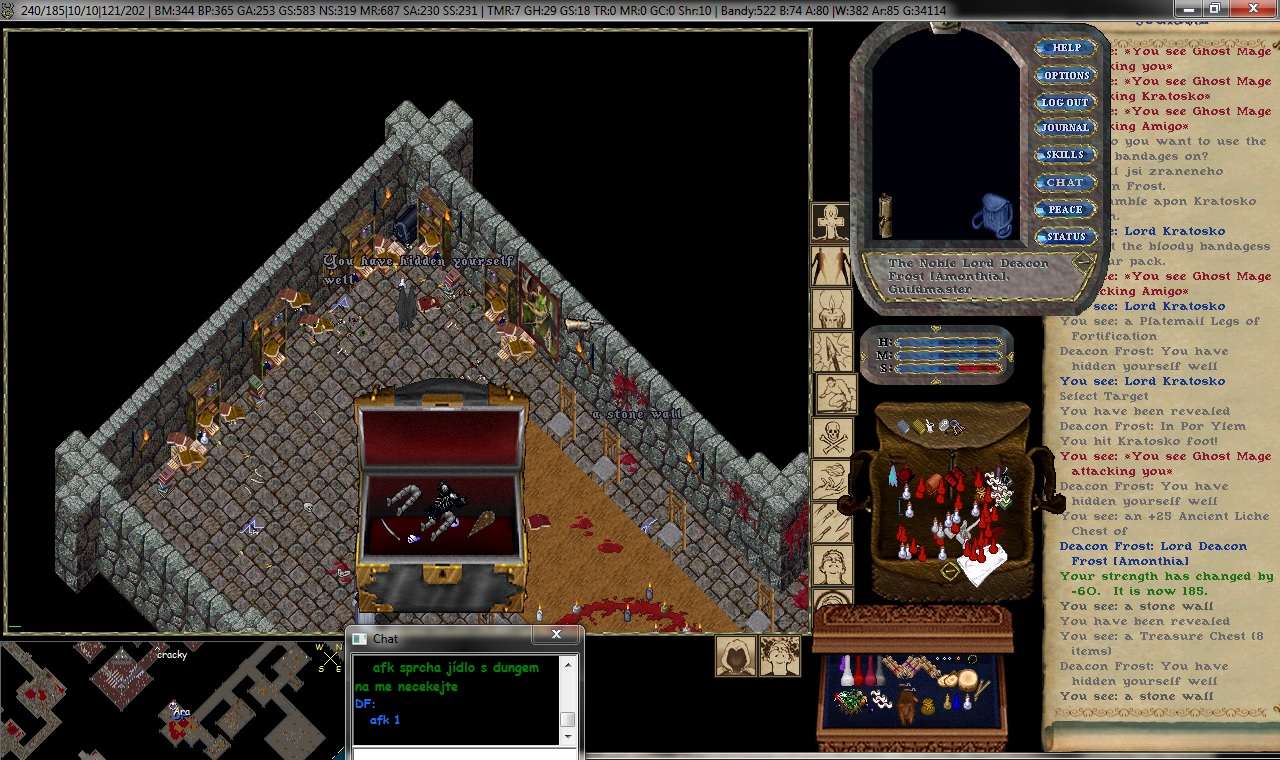The image size is (1280, 760).
Task: Open the blue backpack on the paperdoll
Action: point(991,214)
